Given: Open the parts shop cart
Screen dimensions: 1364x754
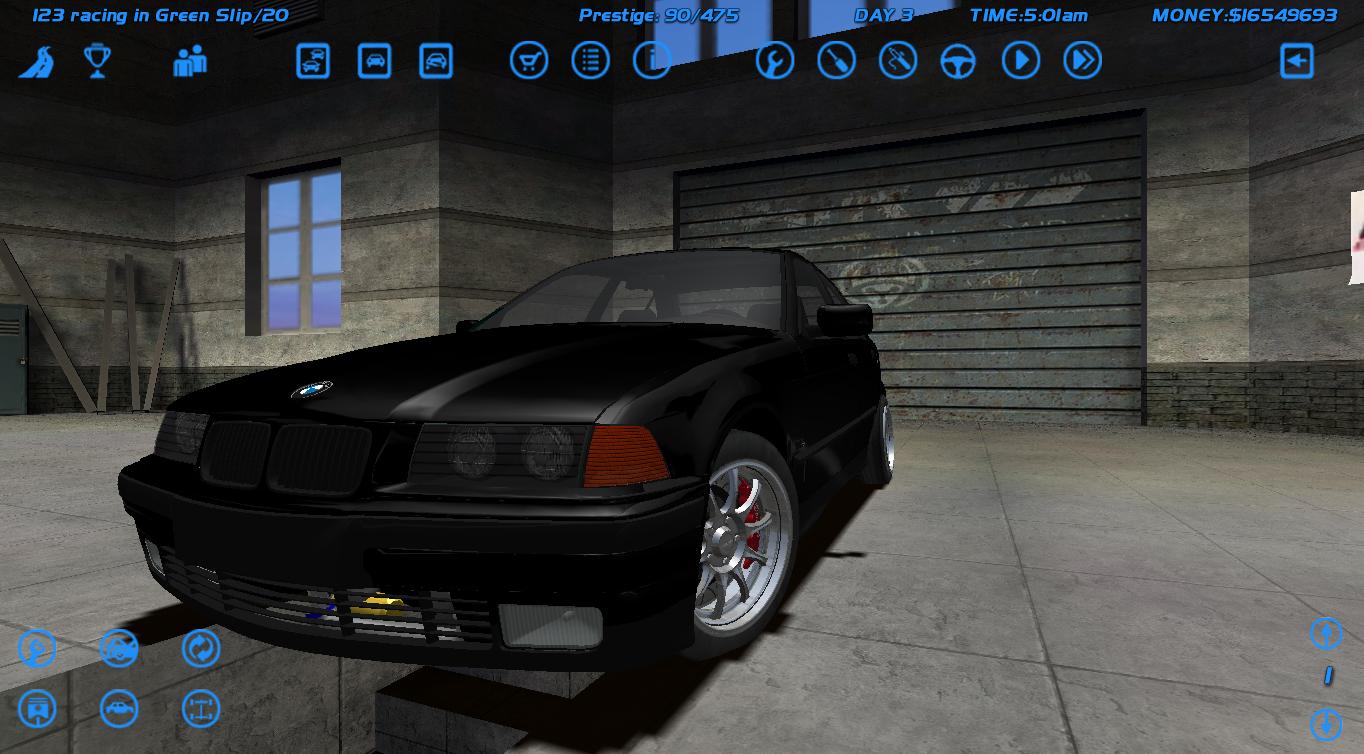Looking at the screenshot, I should [528, 60].
